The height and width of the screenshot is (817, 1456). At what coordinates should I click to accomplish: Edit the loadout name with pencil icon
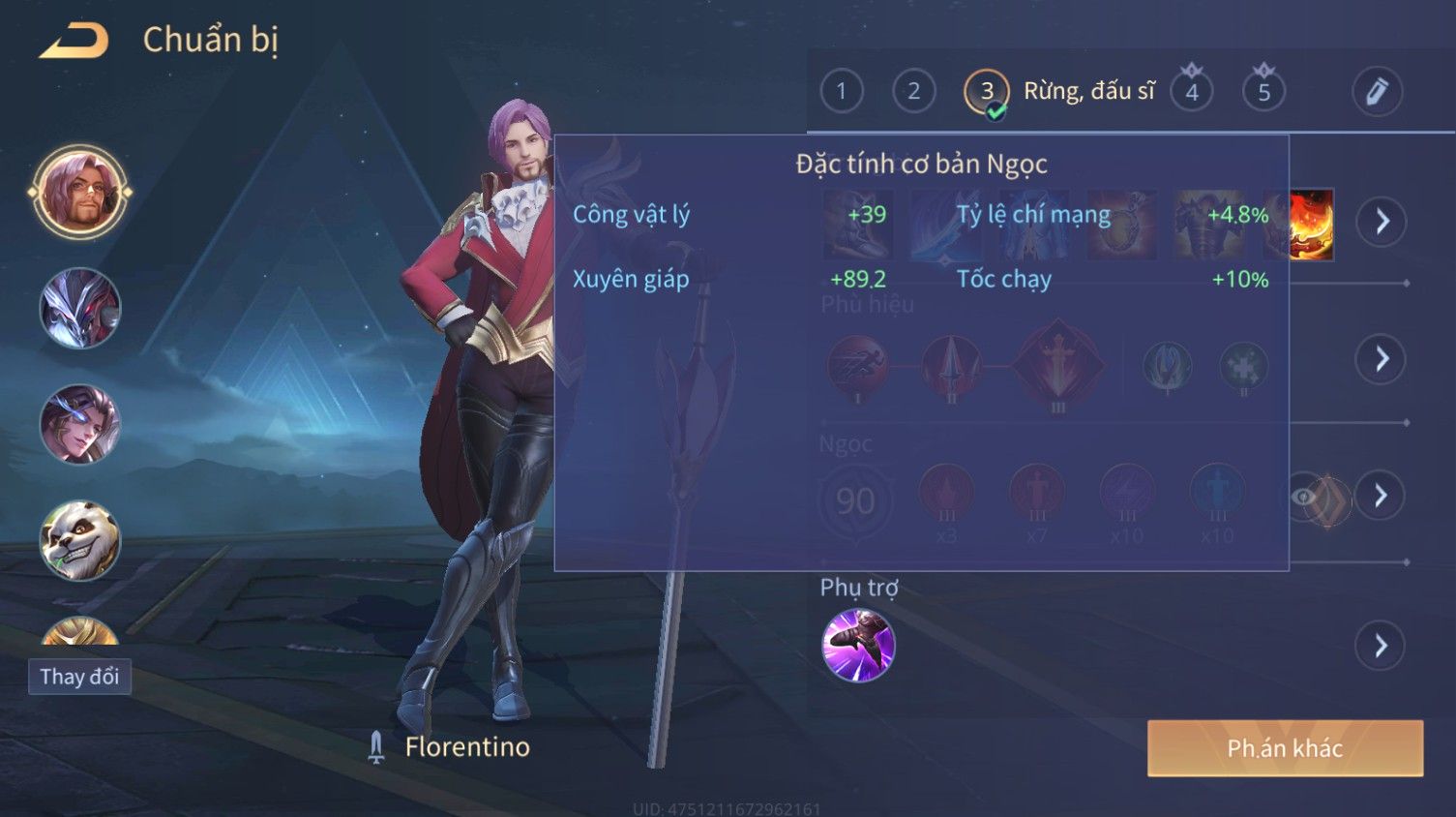pos(1376,92)
